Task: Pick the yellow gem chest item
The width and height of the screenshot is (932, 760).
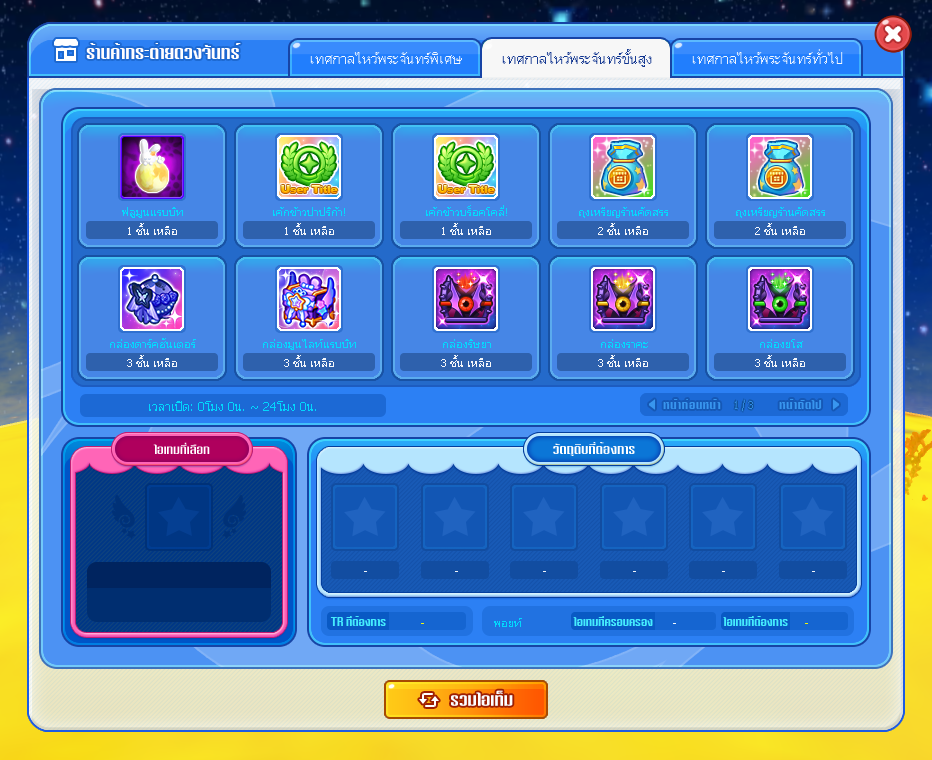Action: pos(623,300)
